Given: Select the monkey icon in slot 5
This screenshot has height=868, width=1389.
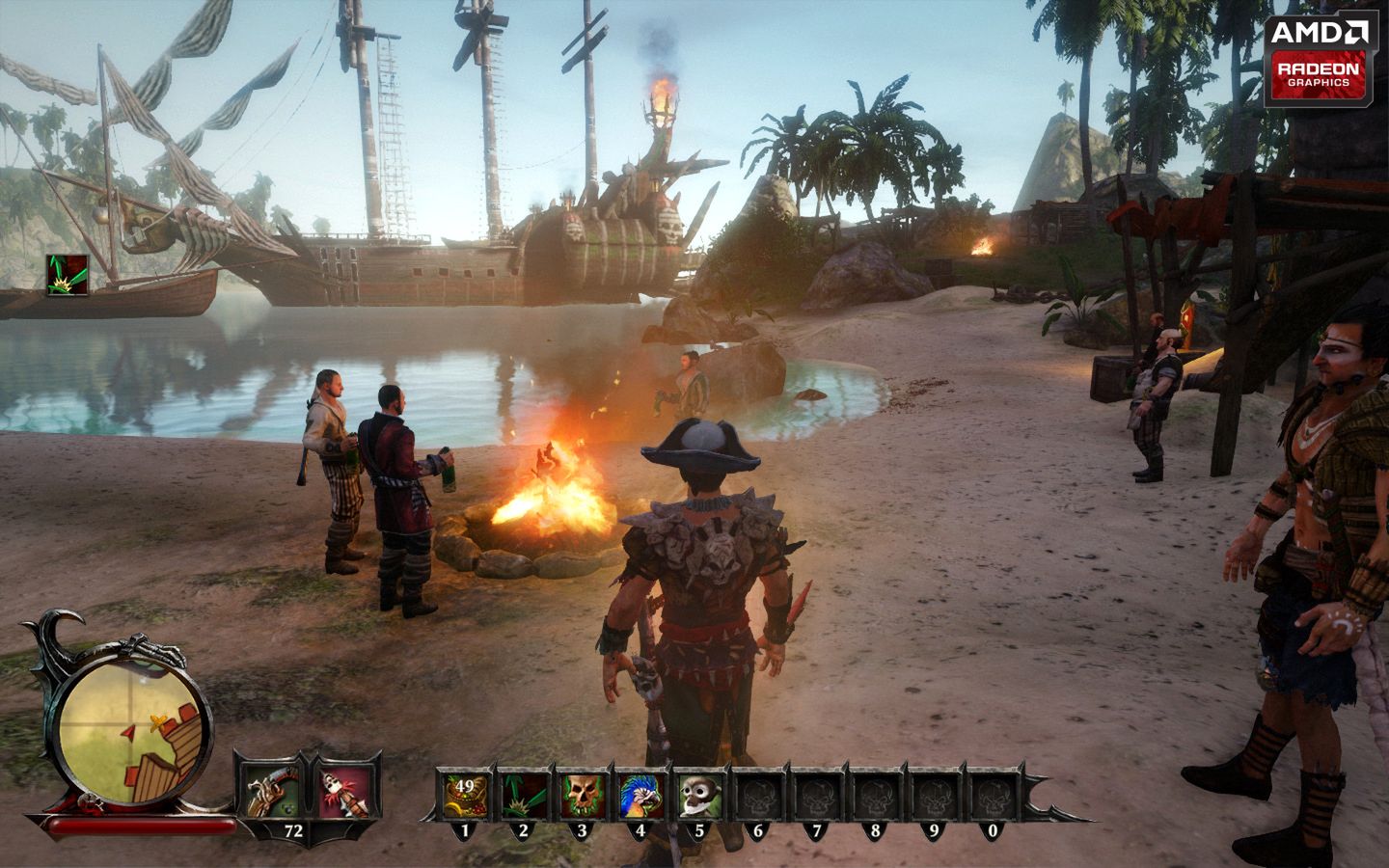Looking at the screenshot, I should [x=699, y=795].
